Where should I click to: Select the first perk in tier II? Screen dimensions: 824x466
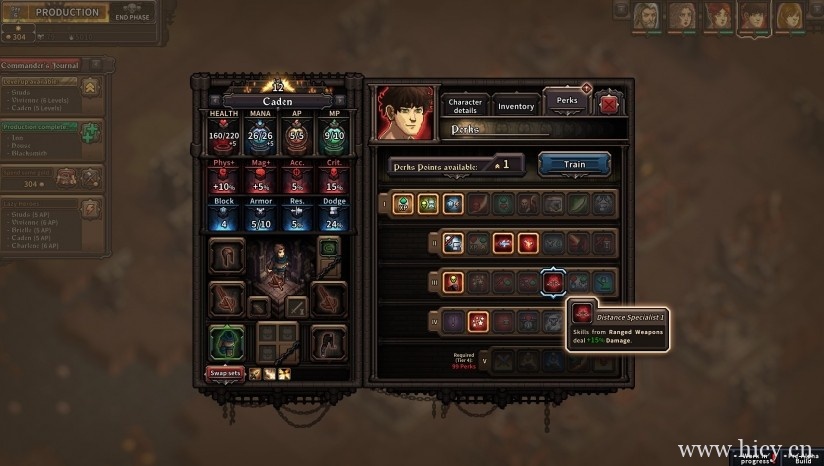pyautogui.click(x=453, y=243)
